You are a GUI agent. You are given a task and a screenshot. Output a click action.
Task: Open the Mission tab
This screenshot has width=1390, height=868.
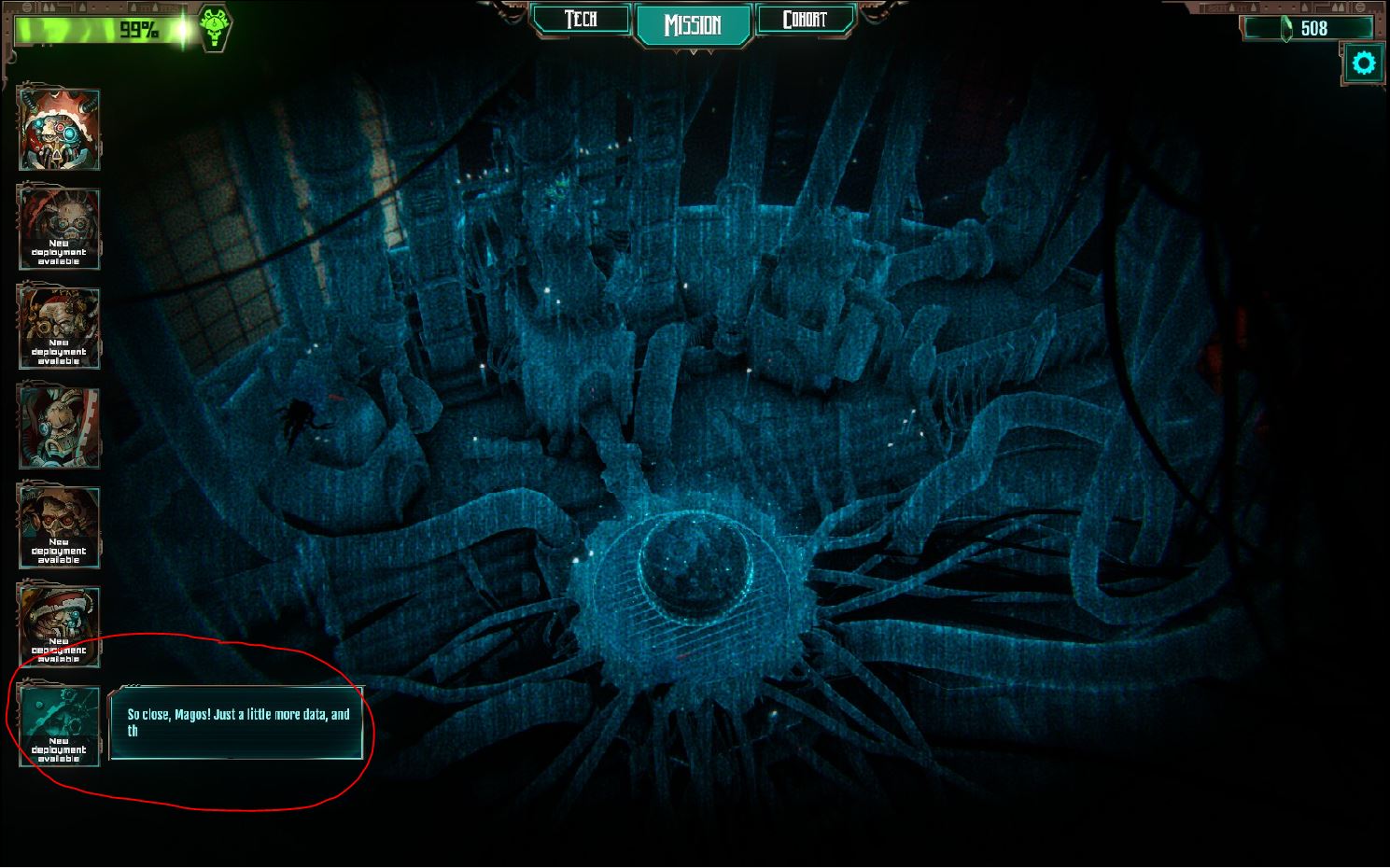pos(694,23)
